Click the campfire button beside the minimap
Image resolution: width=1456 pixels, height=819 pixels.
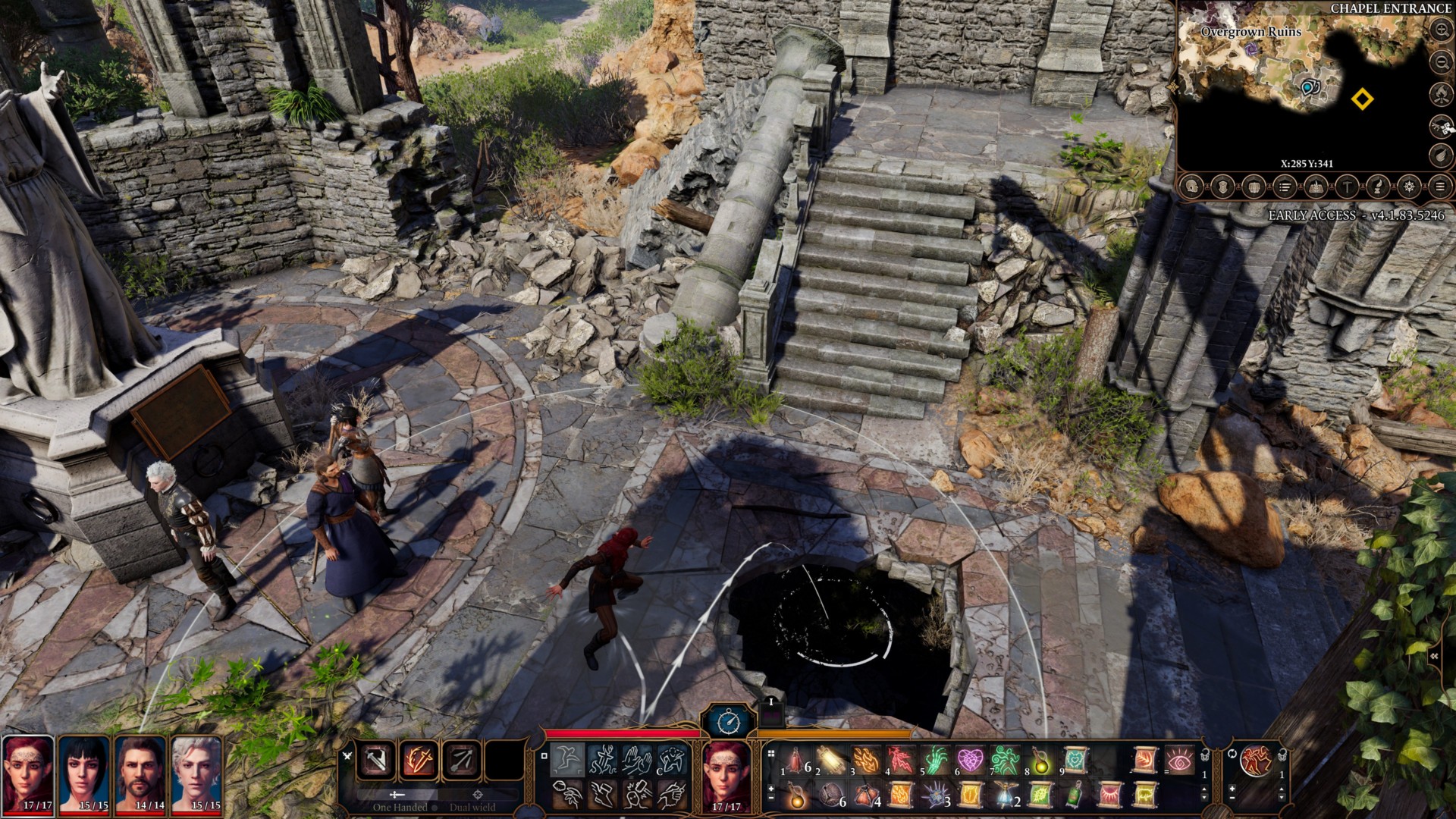pyautogui.click(x=1441, y=93)
